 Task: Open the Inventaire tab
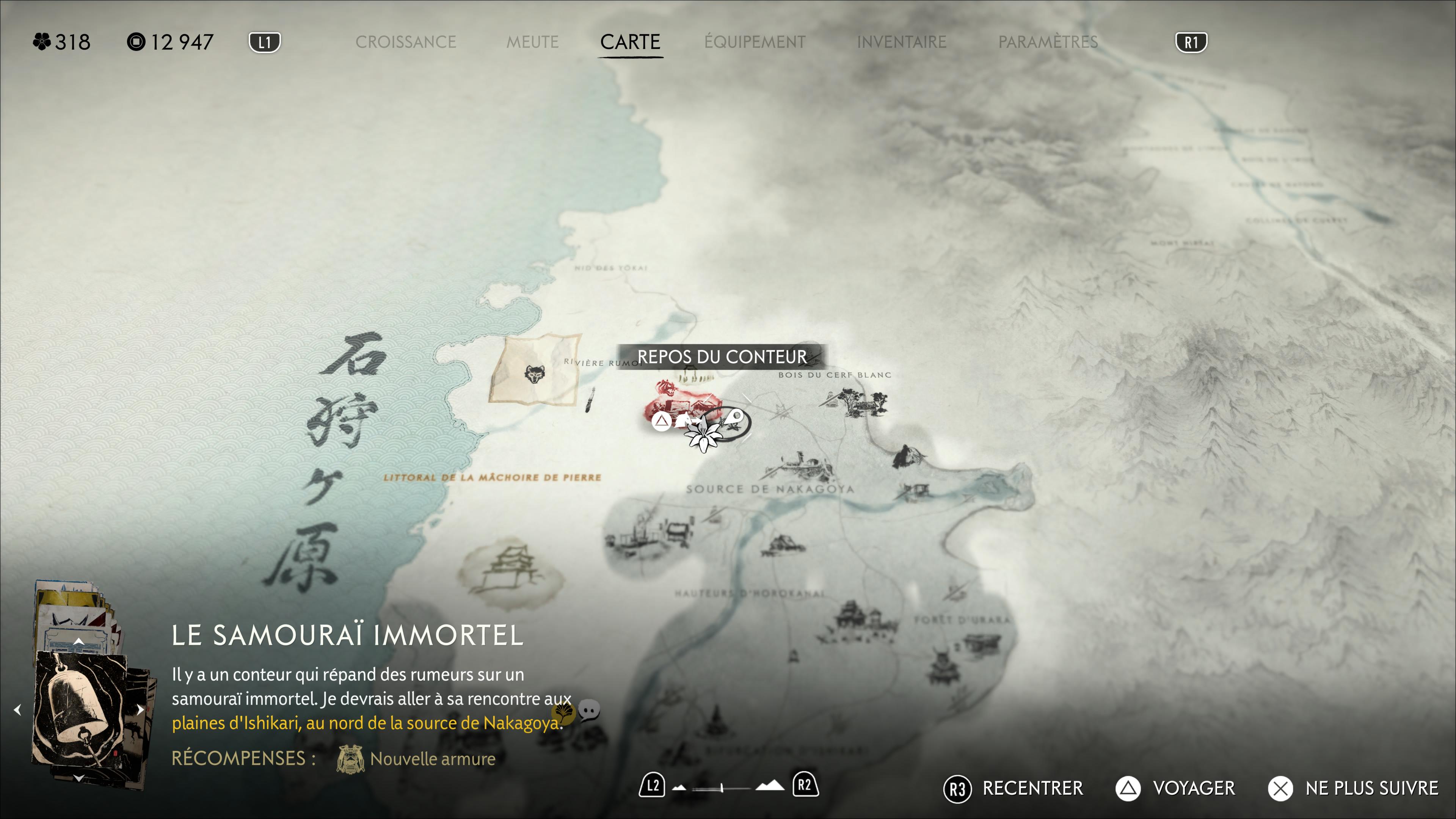tap(901, 42)
